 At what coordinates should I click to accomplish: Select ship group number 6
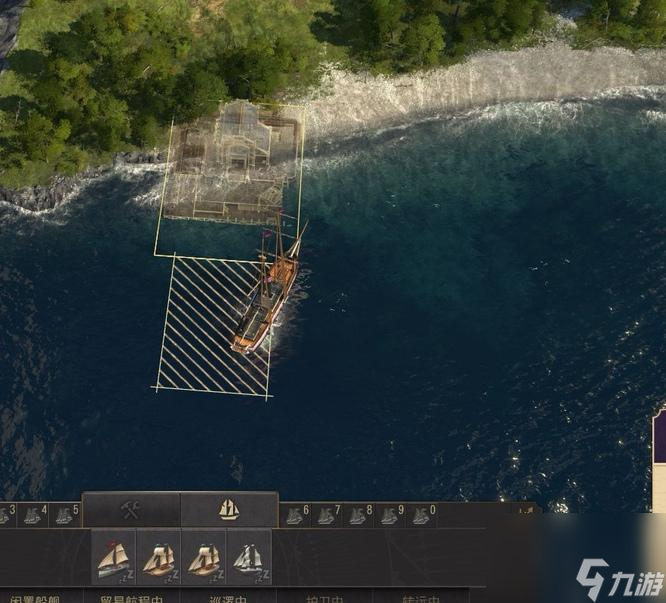pos(296,515)
